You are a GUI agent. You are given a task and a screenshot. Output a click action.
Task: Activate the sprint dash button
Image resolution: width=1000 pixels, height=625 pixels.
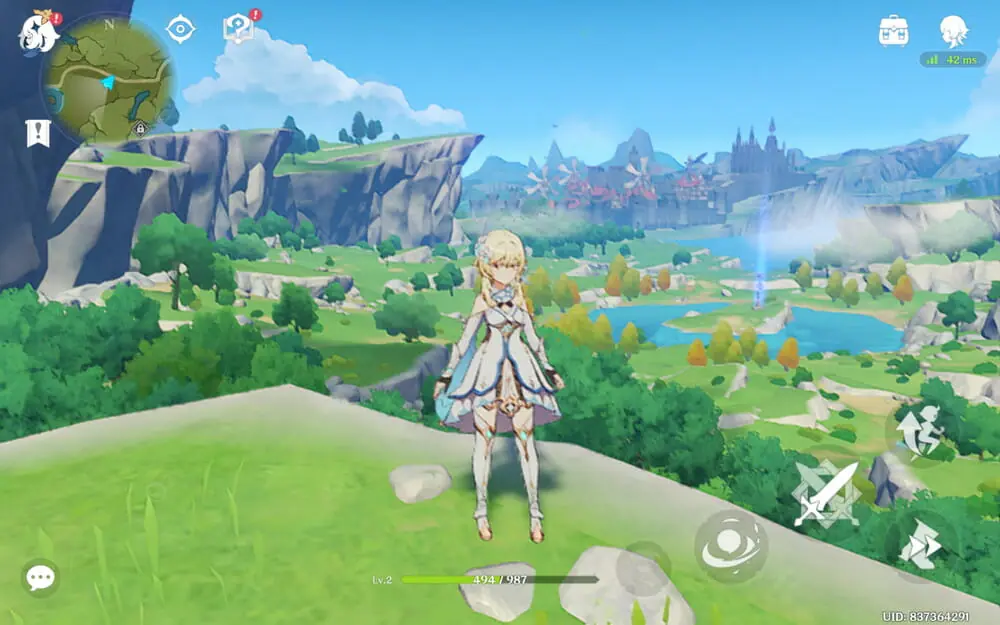click(917, 545)
